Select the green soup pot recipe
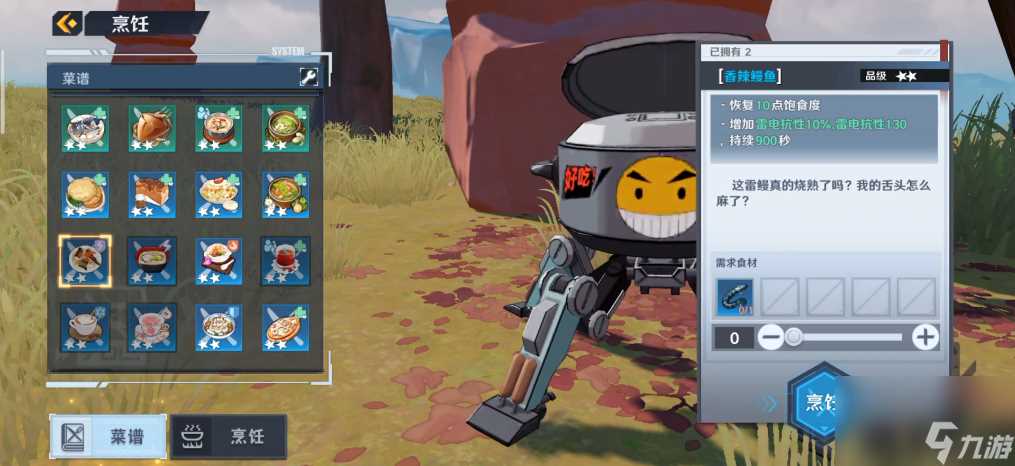 coord(286,128)
